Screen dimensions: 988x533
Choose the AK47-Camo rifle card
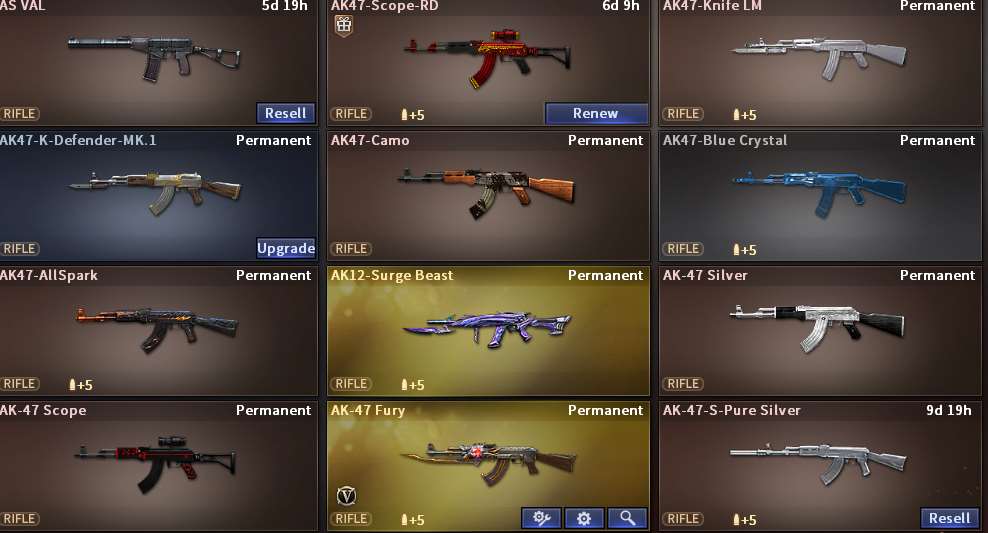pyautogui.click(x=488, y=192)
